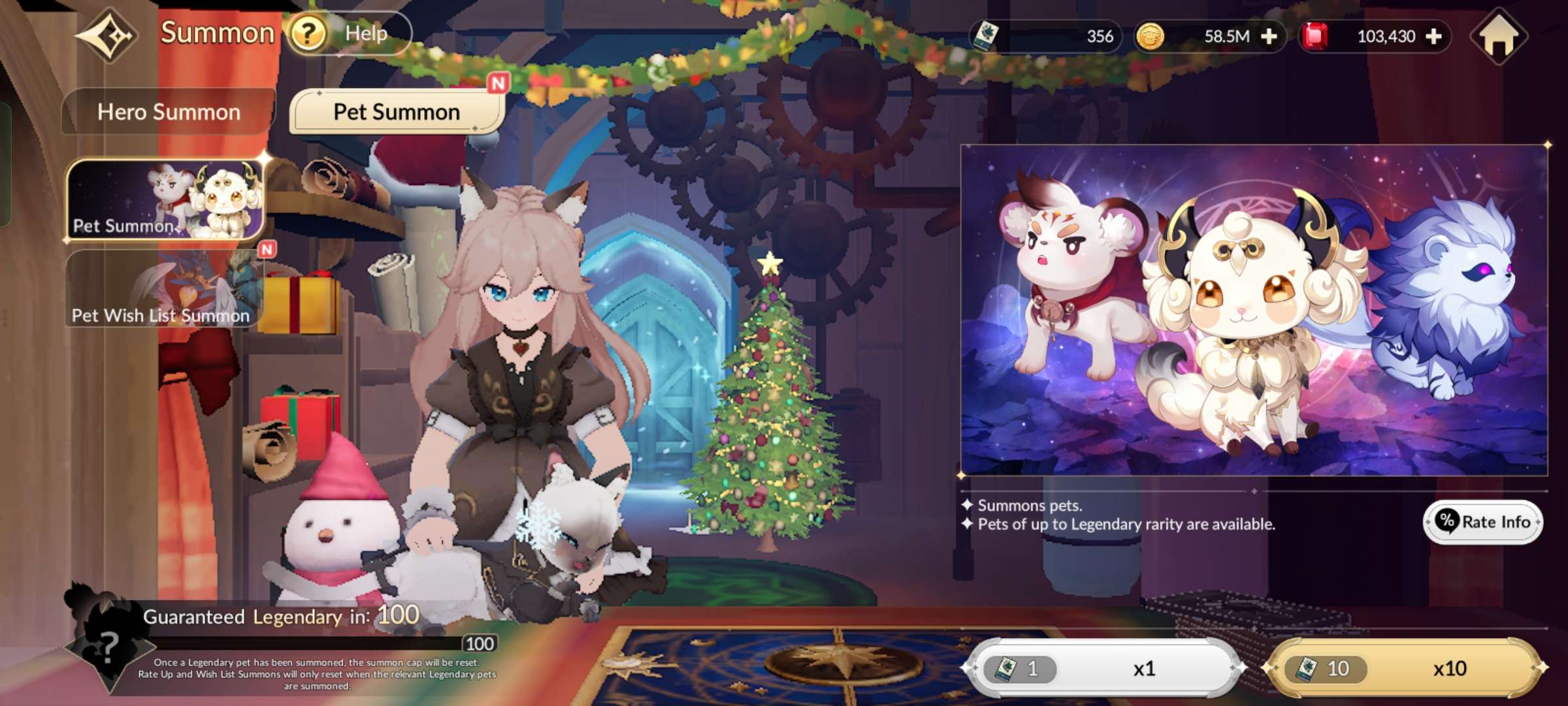Add more gold with the plus button
Screen dimensions: 1568x706
tap(1269, 37)
